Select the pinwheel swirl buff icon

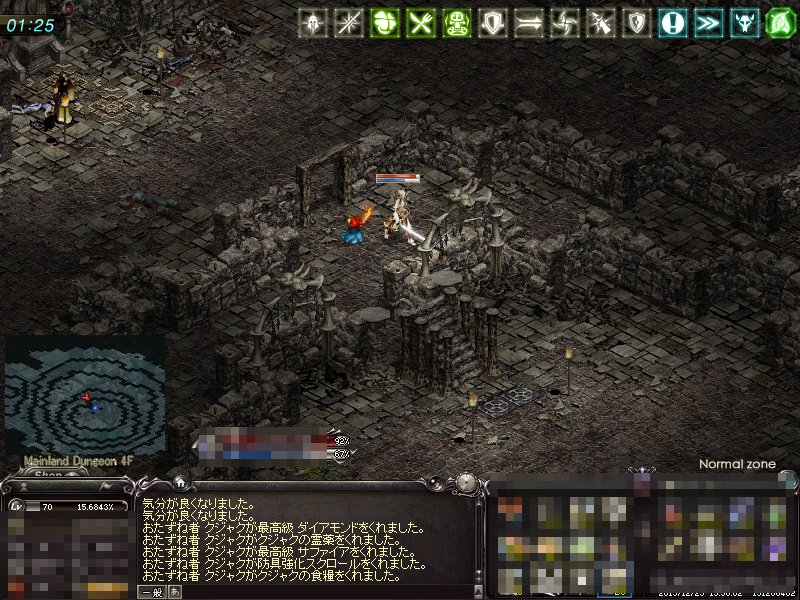[564, 22]
